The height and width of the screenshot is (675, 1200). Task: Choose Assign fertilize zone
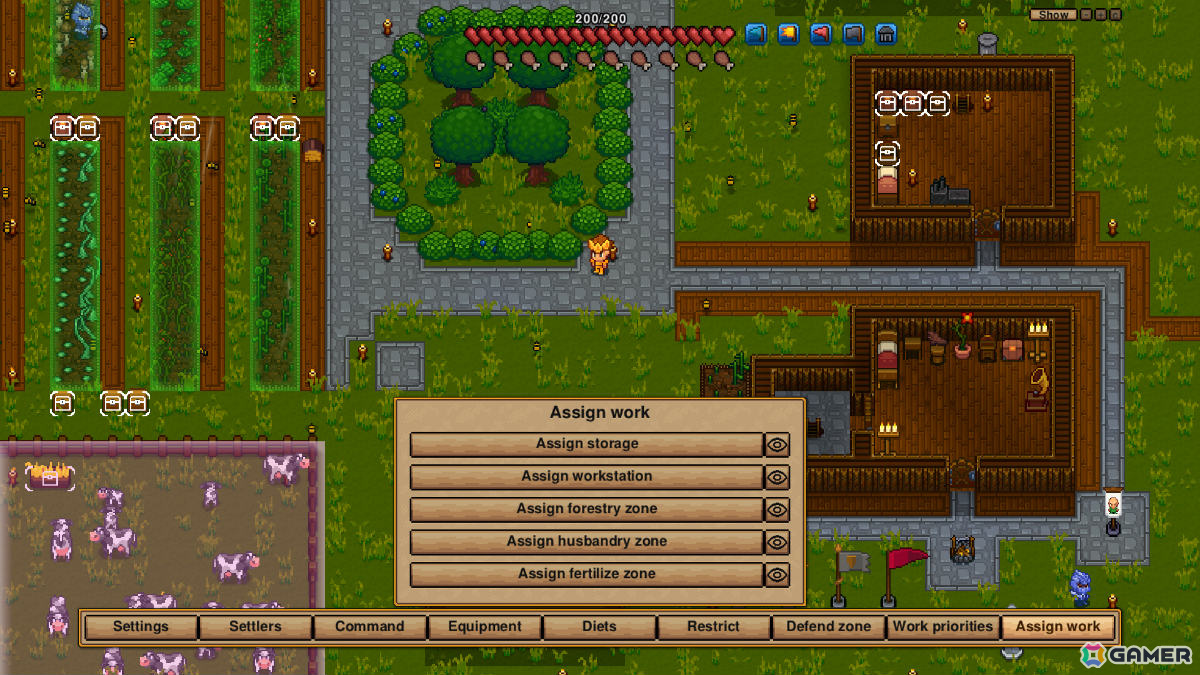coord(587,574)
